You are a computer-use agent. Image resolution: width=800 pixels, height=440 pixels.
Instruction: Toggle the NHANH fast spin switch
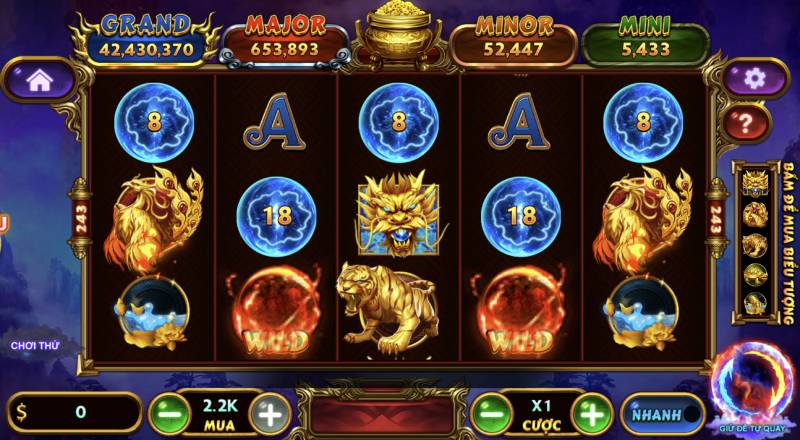point(662,413)
